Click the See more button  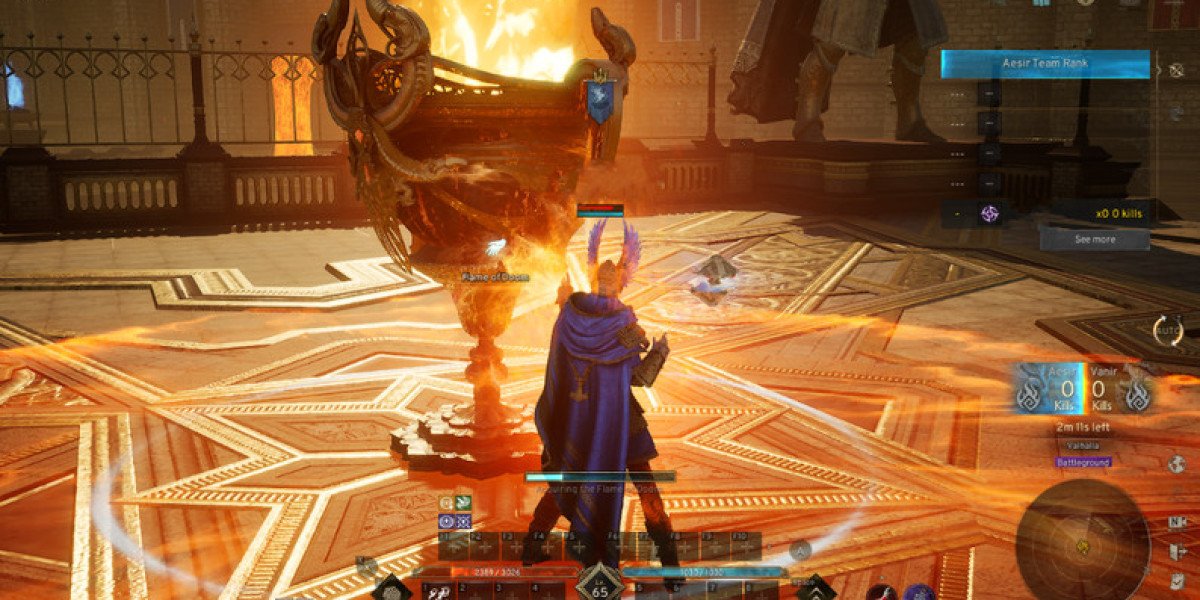pos(1094,240)
